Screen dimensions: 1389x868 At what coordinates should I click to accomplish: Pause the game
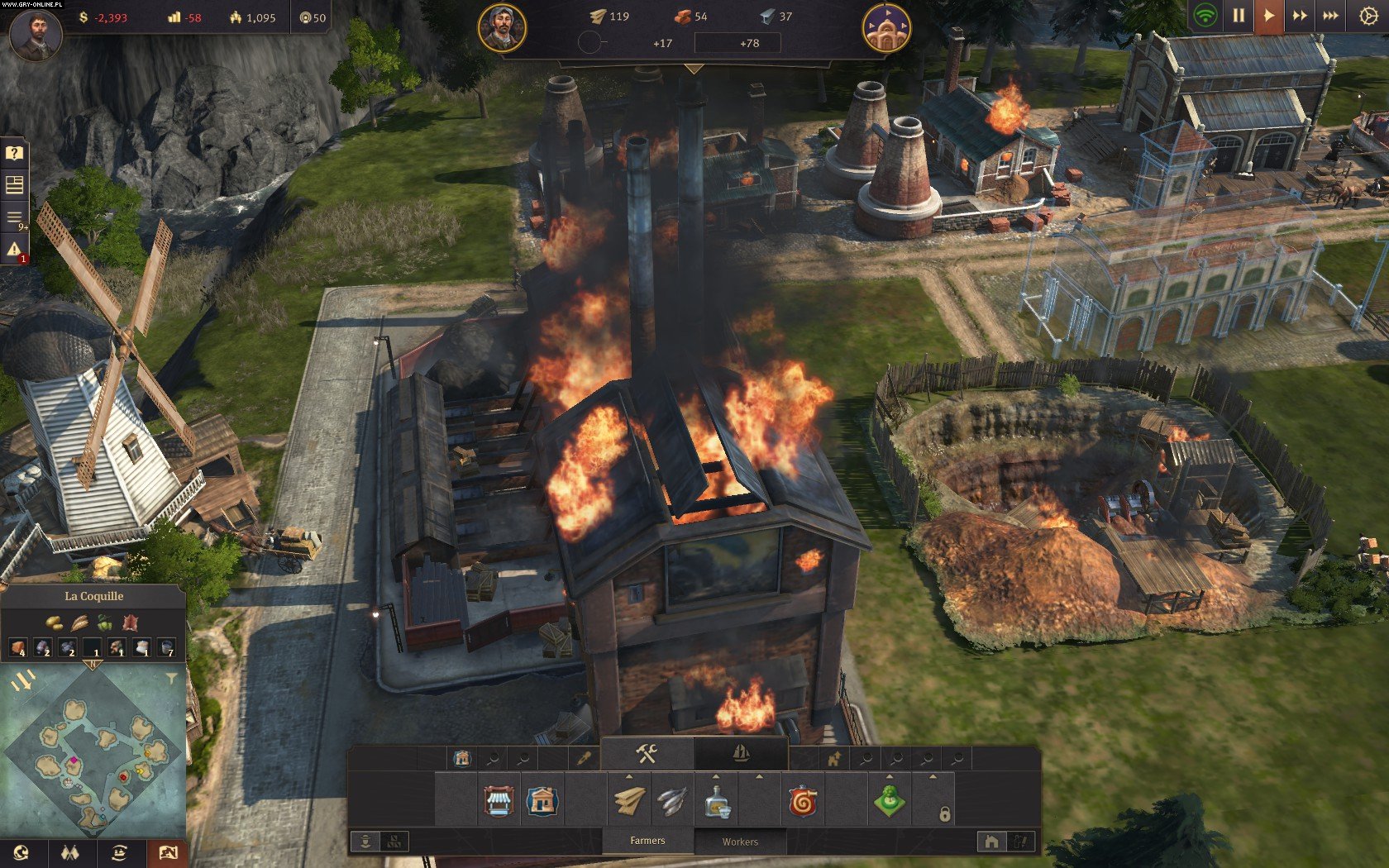click(1238, 16)
